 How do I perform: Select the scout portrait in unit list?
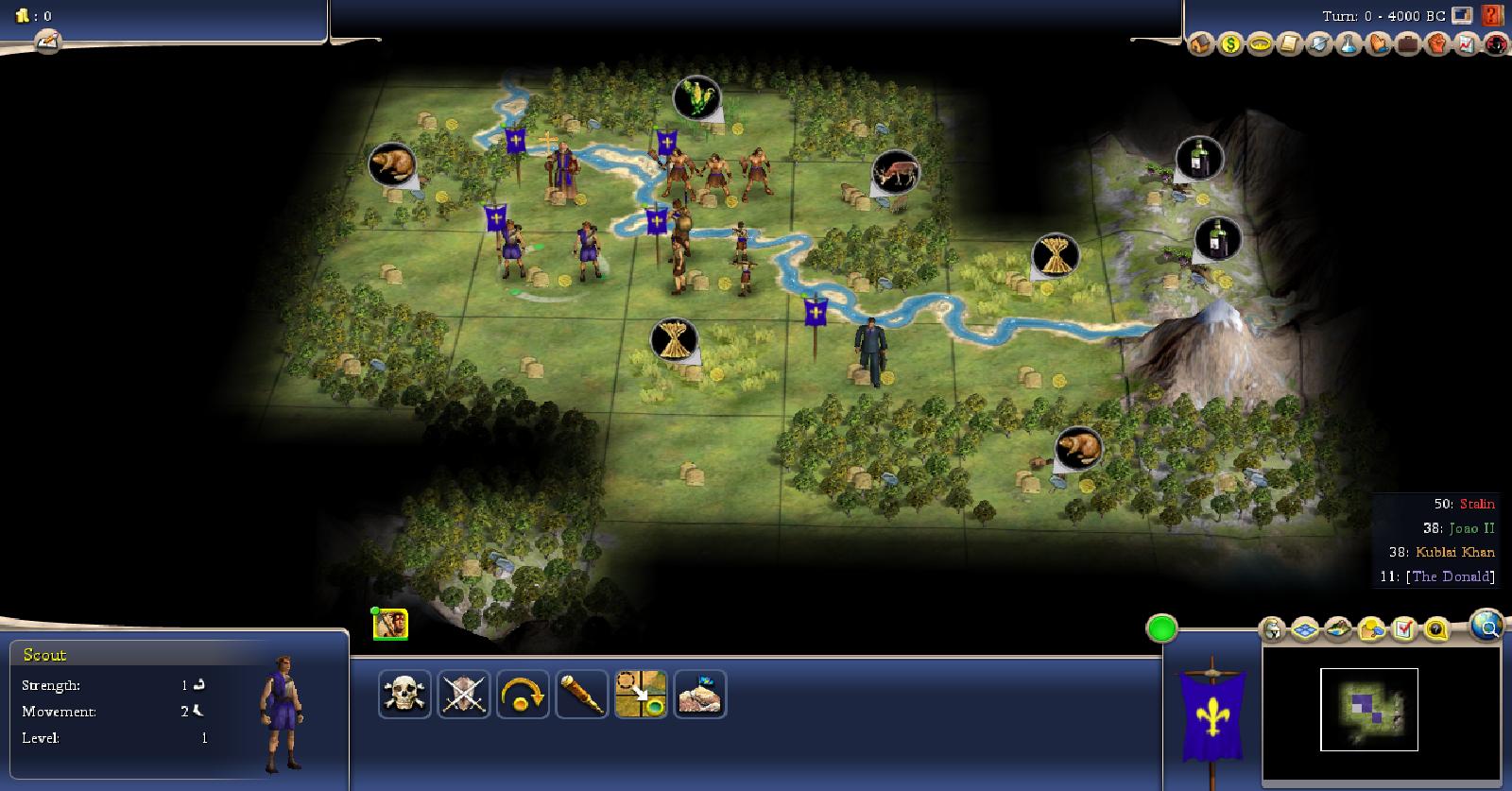click(390, 624)
